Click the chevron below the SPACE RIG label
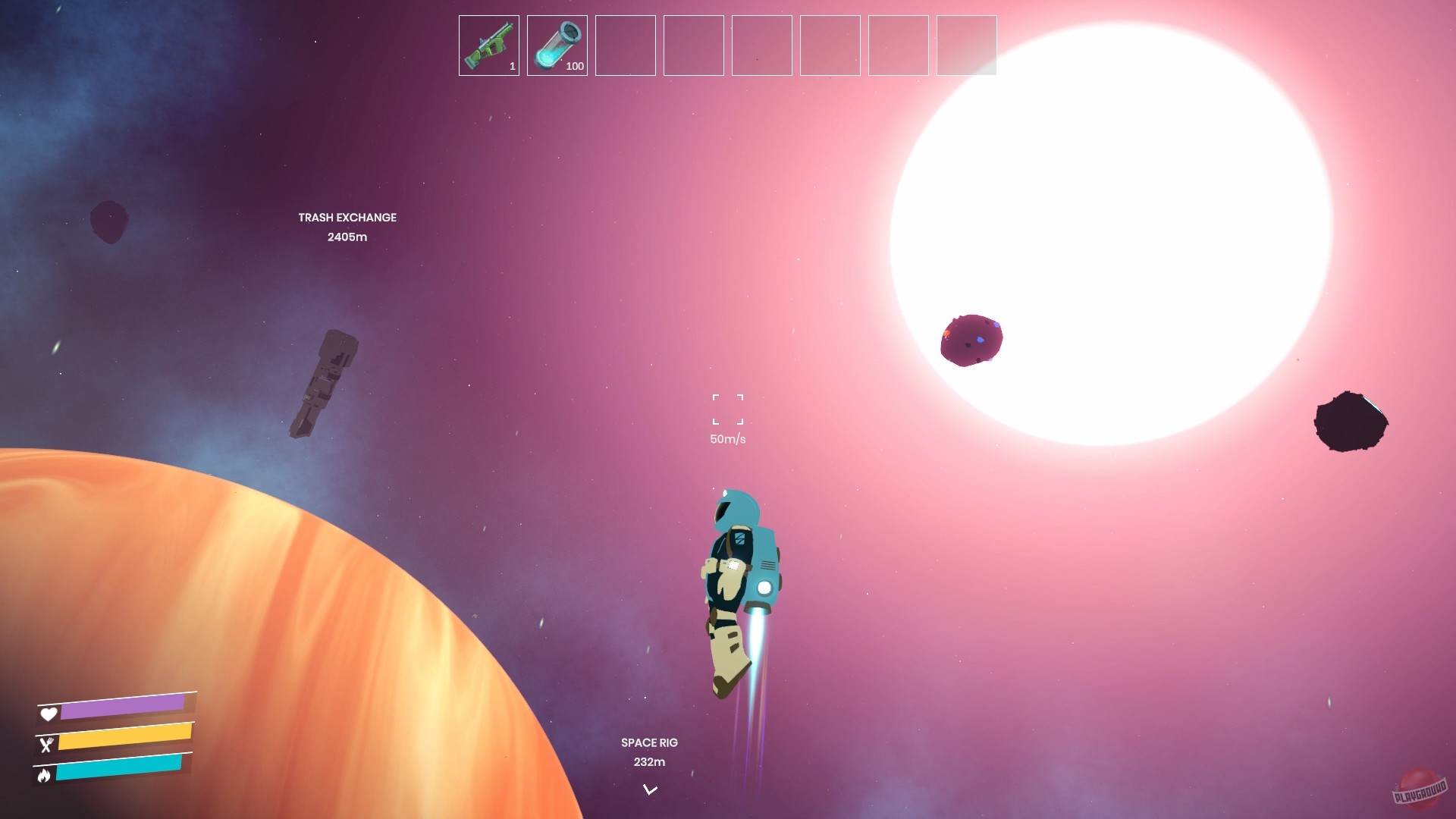The height and width of the screenshot is (819, 1456). pyautogui.click(x=649, y=789)
